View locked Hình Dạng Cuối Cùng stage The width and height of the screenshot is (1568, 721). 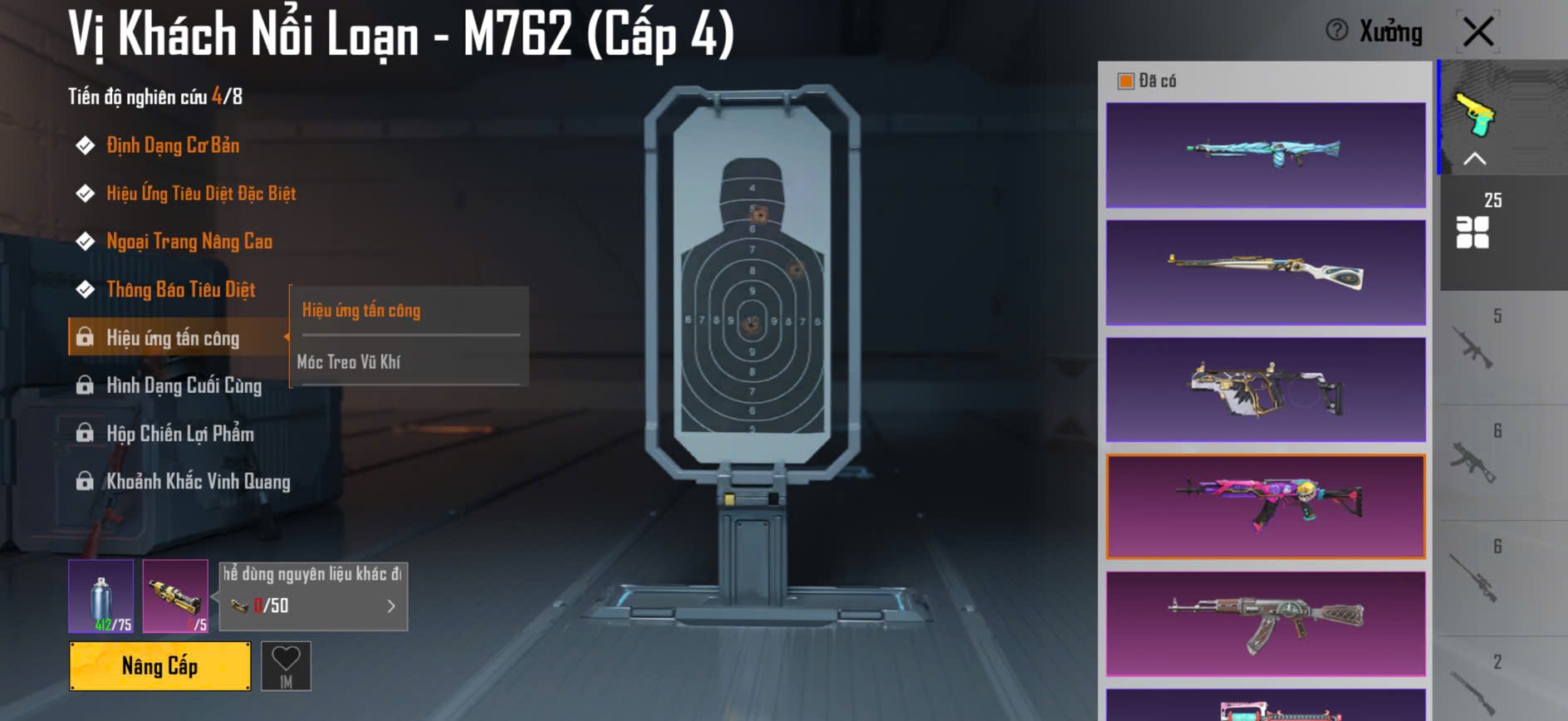point(183,386)
